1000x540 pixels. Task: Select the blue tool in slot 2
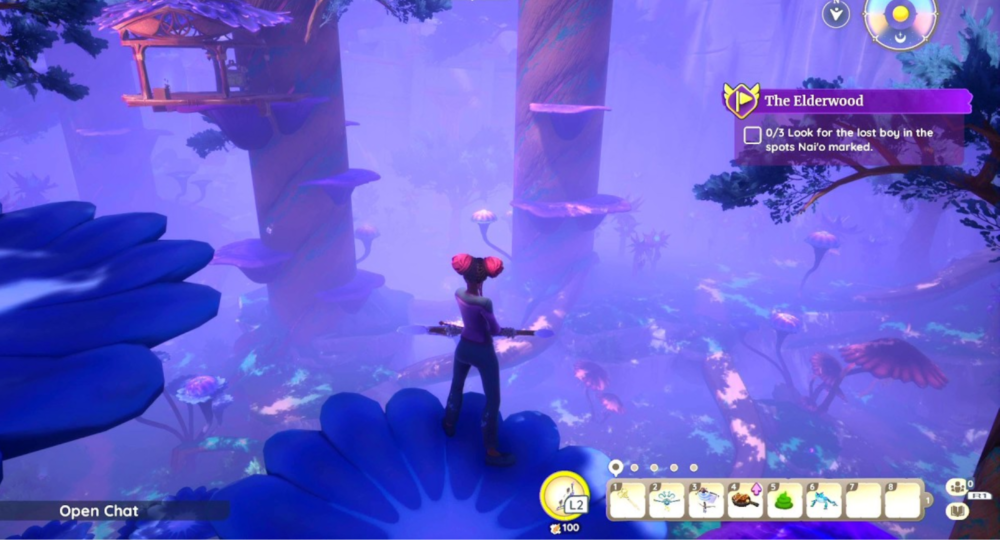666,499
